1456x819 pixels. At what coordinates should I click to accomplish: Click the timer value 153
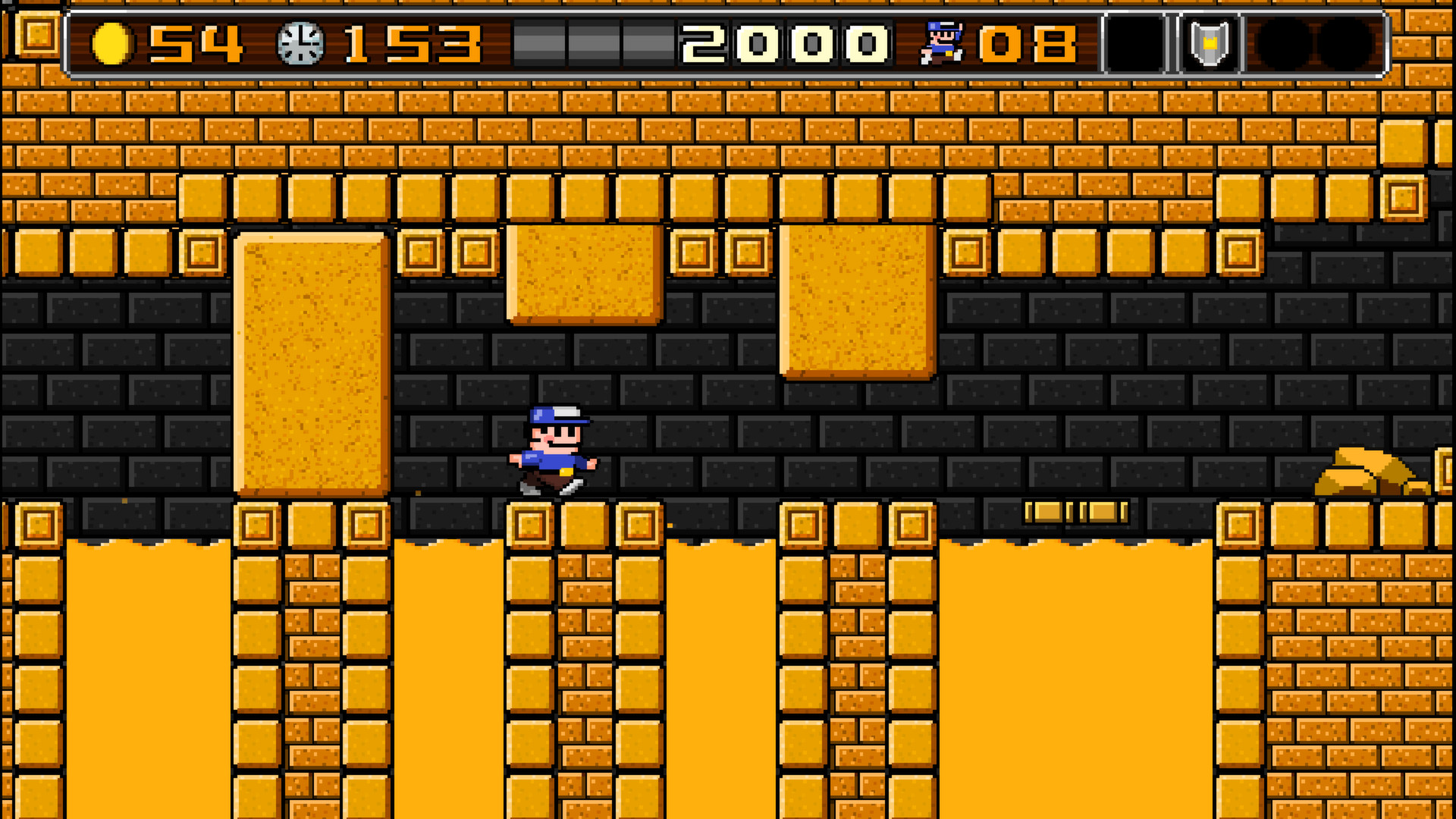pos(409,44)
